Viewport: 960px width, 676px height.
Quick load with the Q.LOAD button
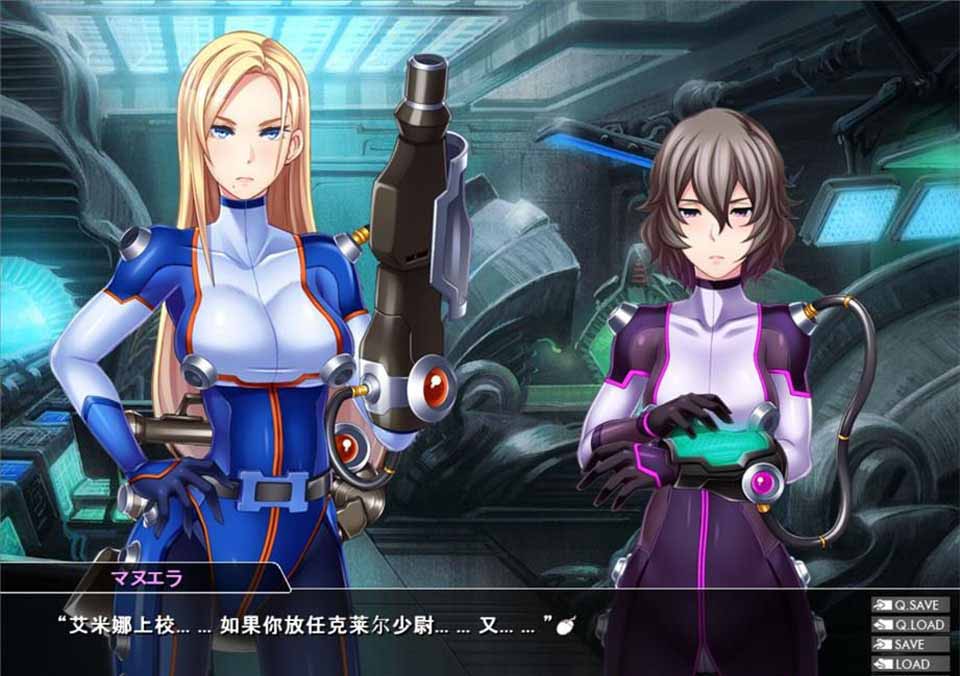[910, 625]
